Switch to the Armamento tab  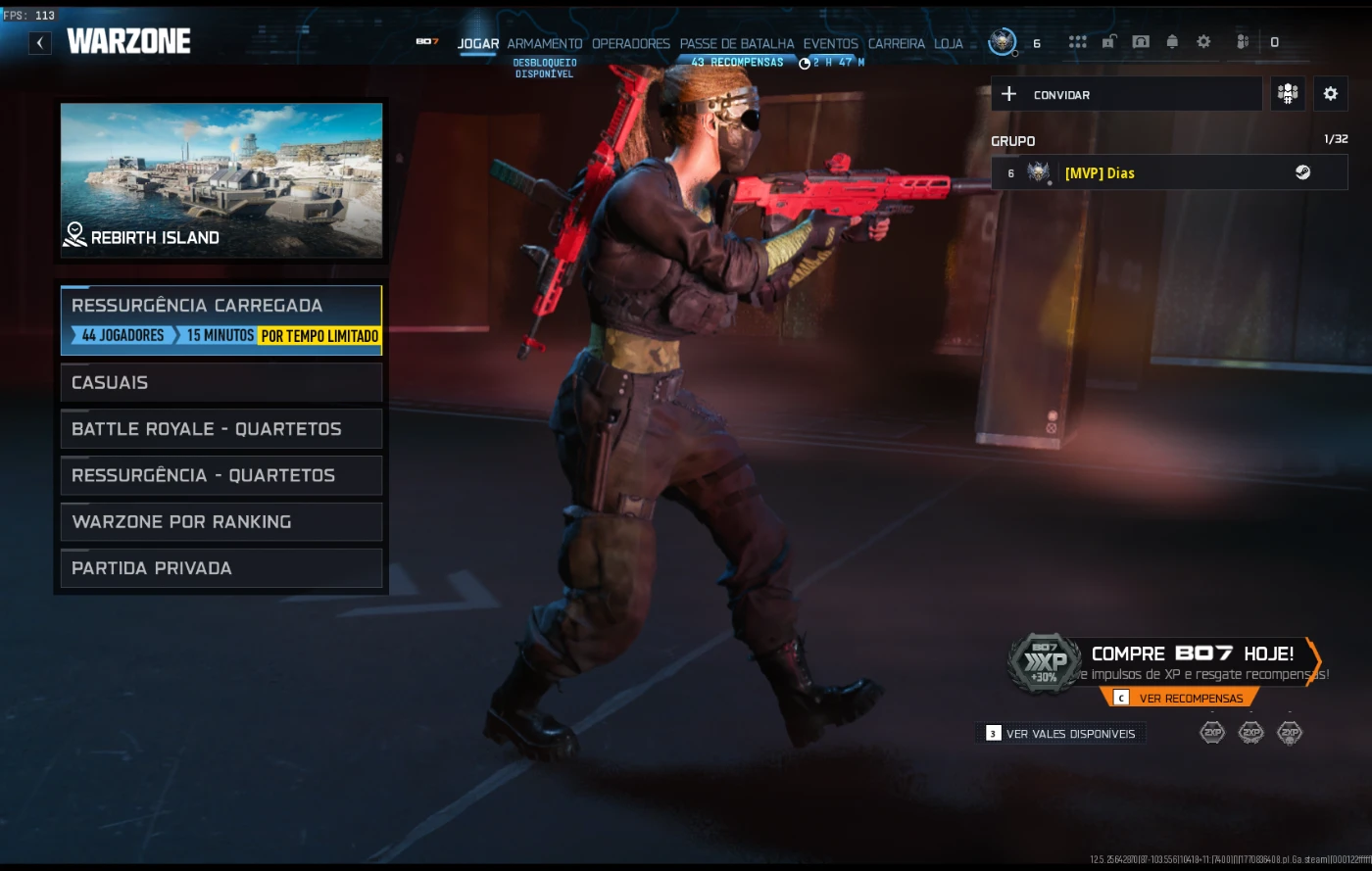click(x=544, y=44)
